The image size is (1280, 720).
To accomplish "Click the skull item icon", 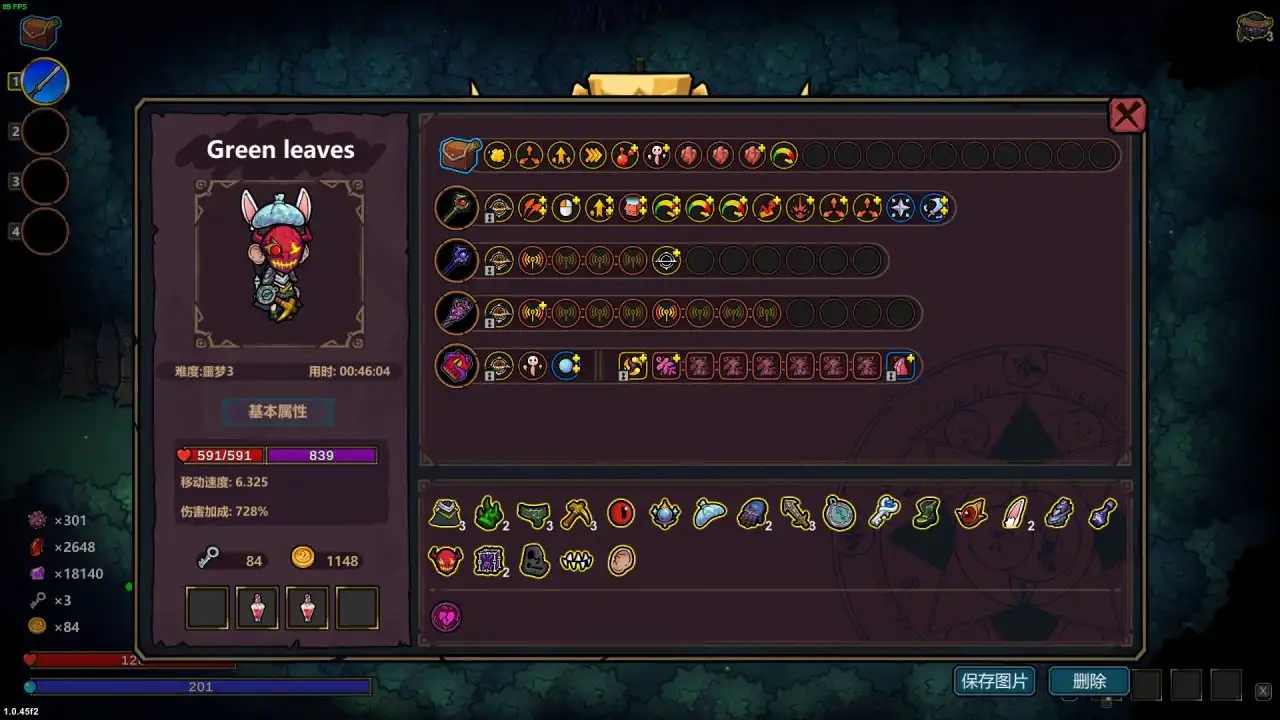I will (x=534, y=561).
